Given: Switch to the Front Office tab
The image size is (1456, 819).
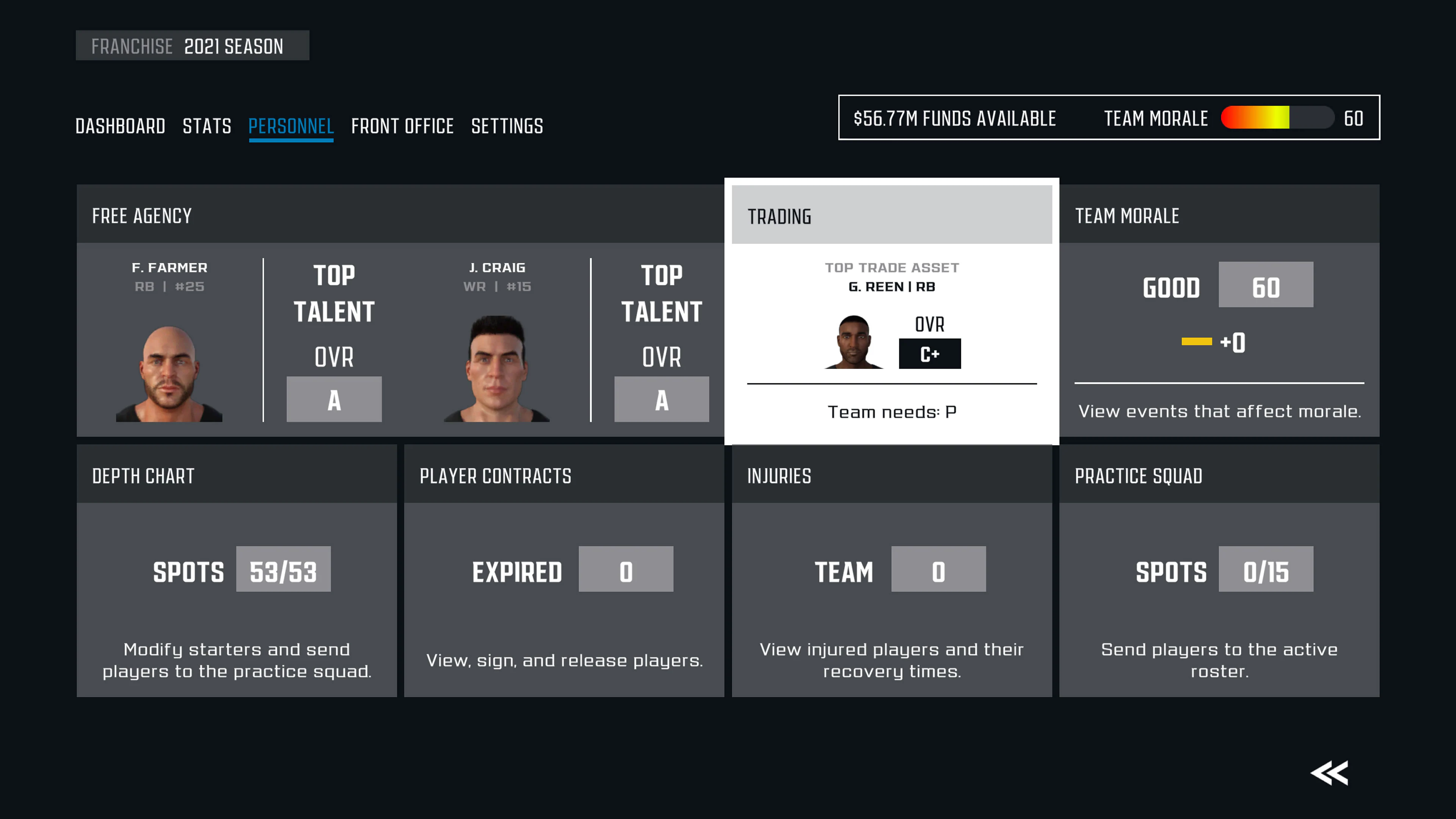Looking at the screenshot, I should click(x=402, y=126).
